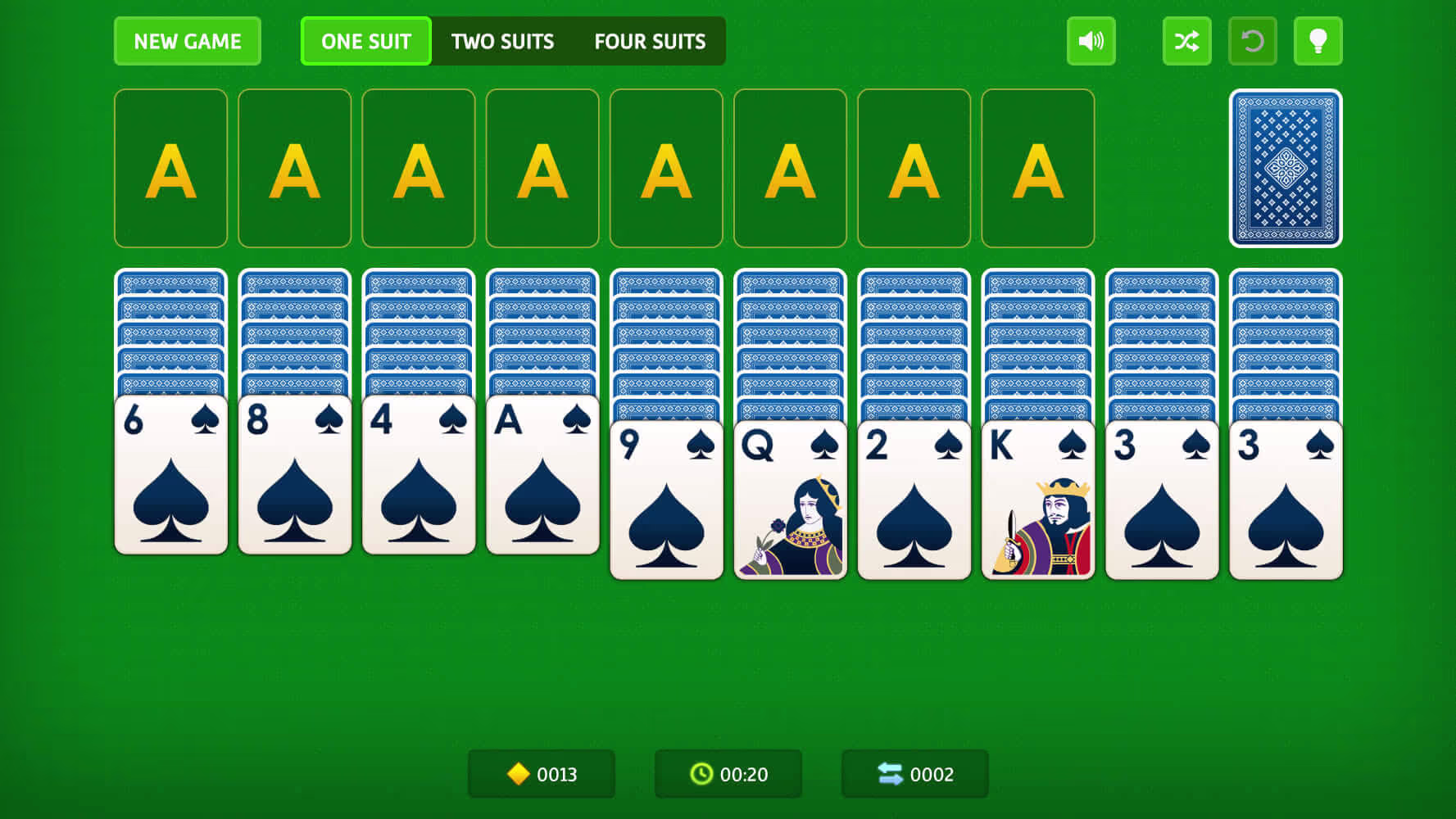Click the leftmost empty foundation slot

pyautogui.click(x=170, y=167)
